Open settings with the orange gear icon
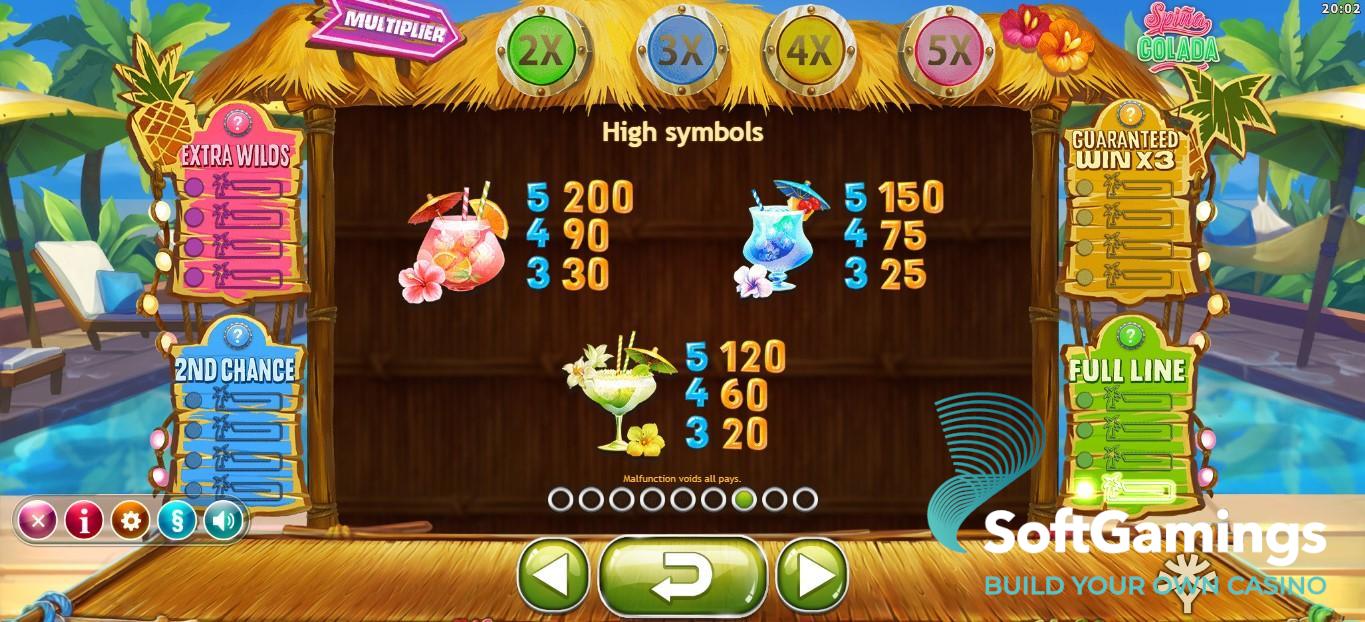The width and height of the screenshot is (1365, 622). tap(130, 520)
